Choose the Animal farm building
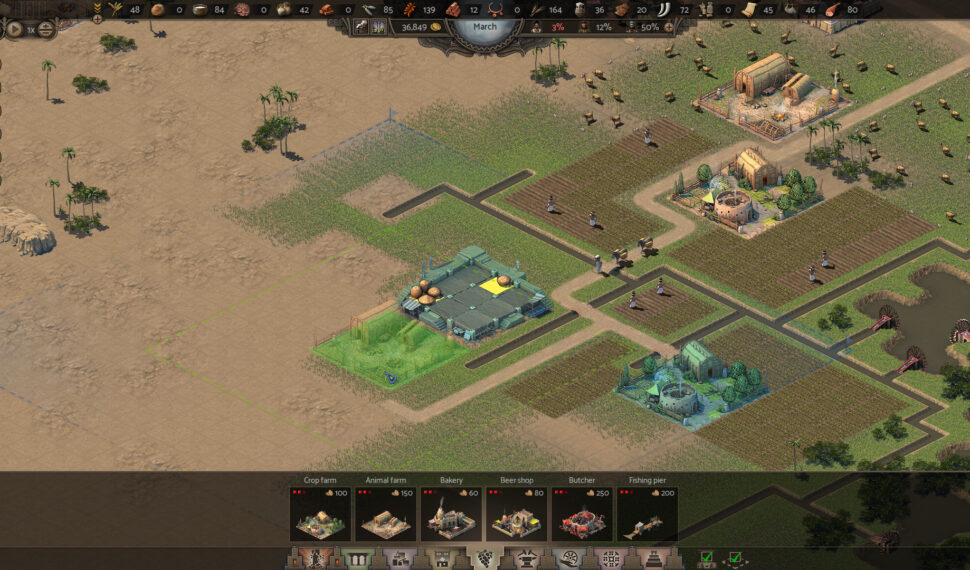The width and height of the screenshot is (970, 570). point(386,513)
